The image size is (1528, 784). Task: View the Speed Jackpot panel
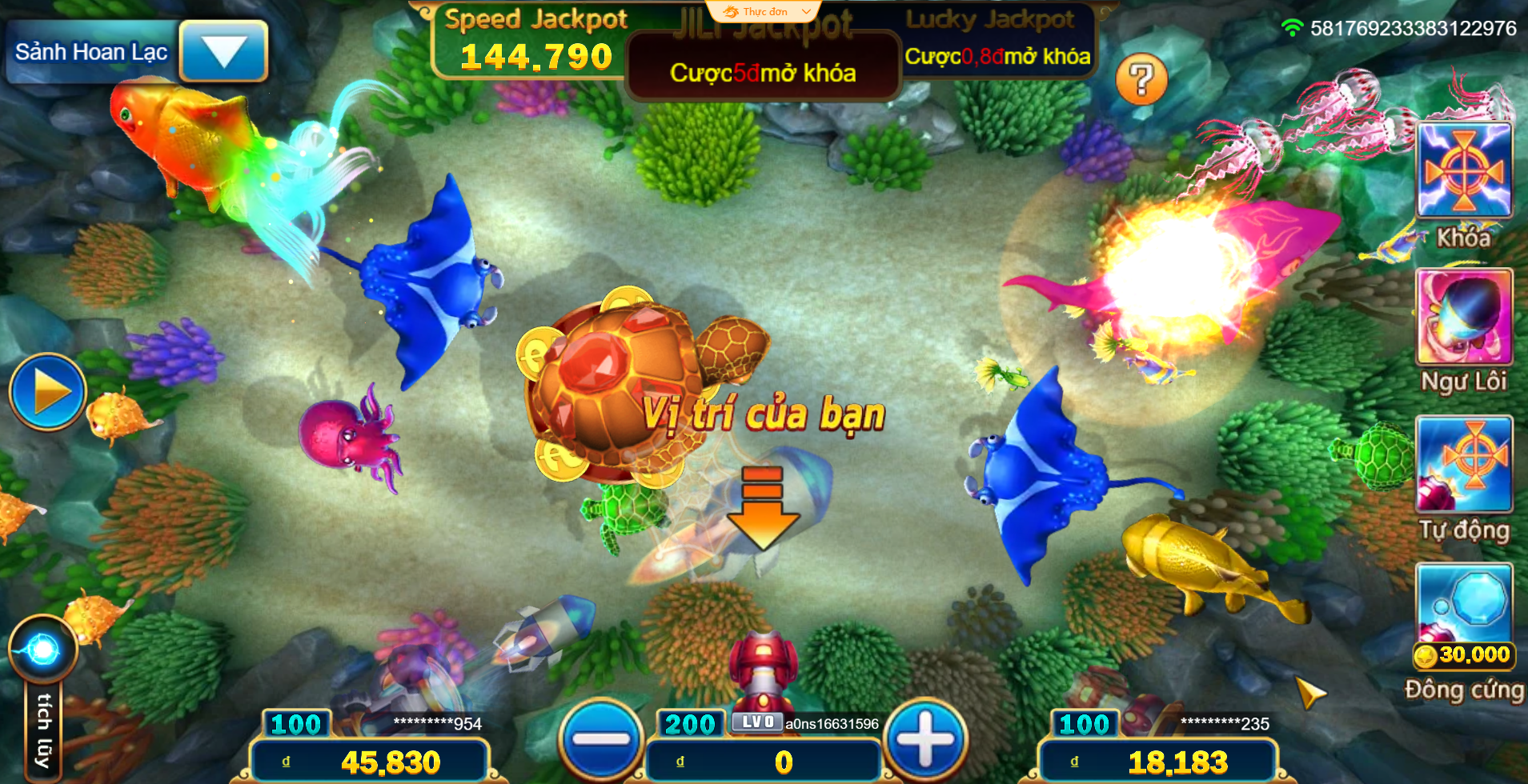[x=535, y=42]
